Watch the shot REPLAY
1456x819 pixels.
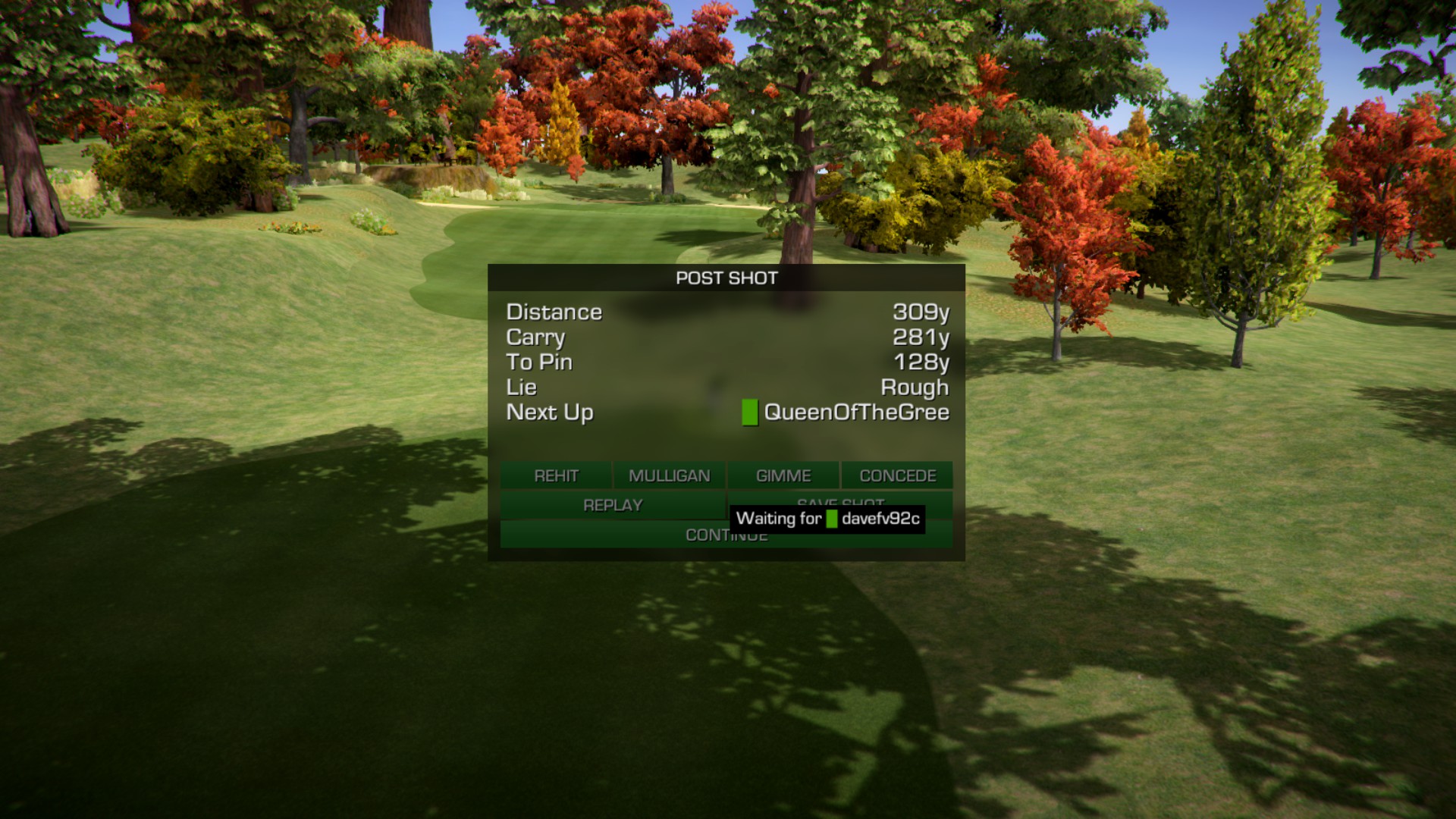coord(613,505)
